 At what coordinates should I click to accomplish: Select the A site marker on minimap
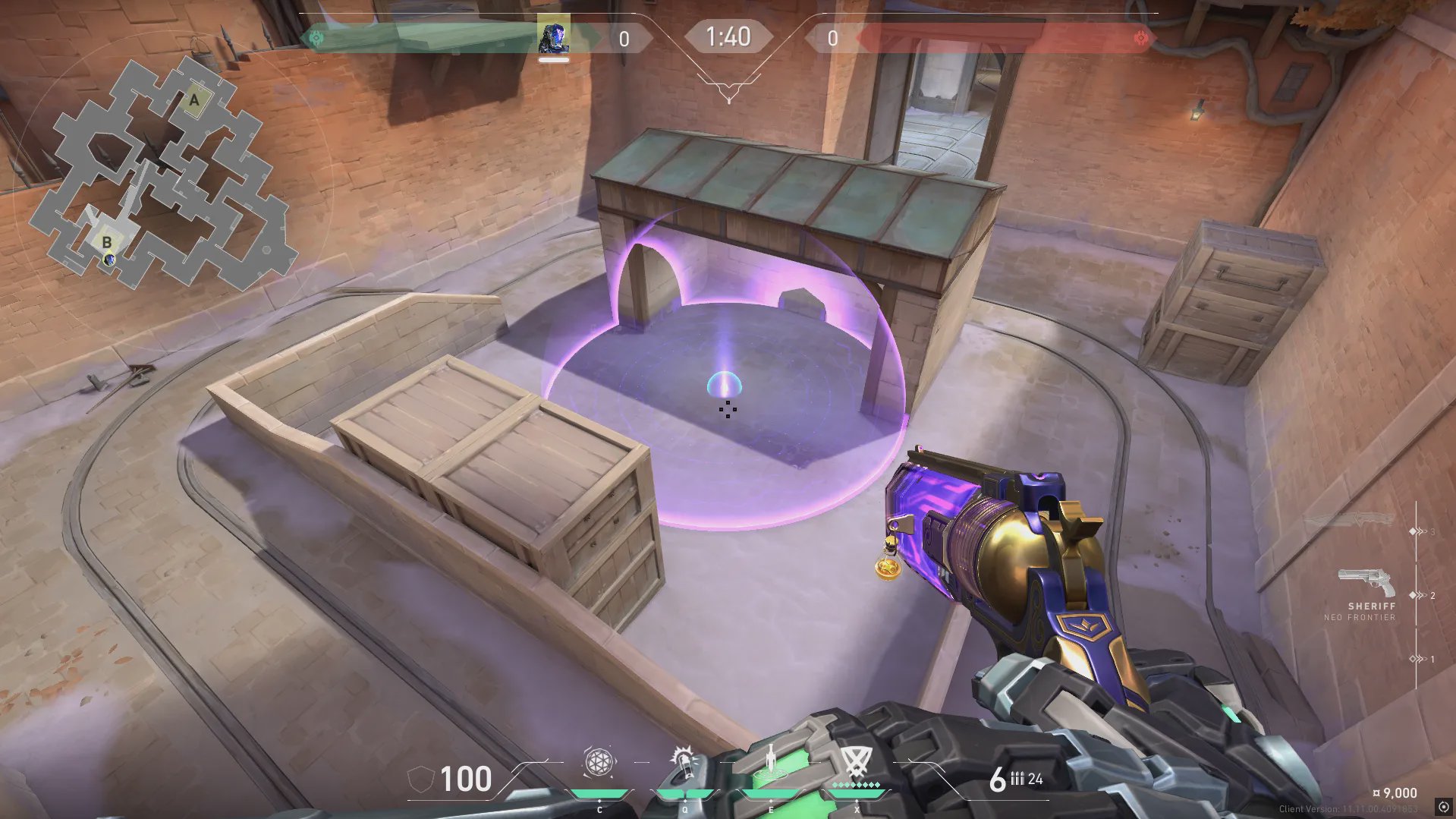[x=195, y=99]
